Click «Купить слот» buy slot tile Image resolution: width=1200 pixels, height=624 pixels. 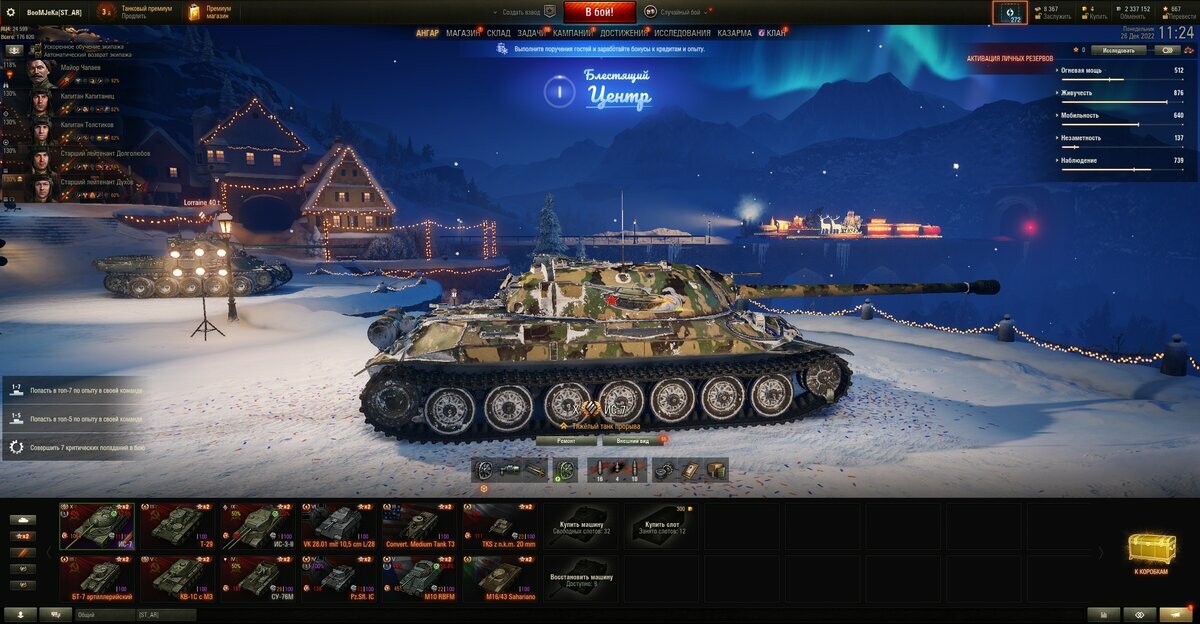661,525
